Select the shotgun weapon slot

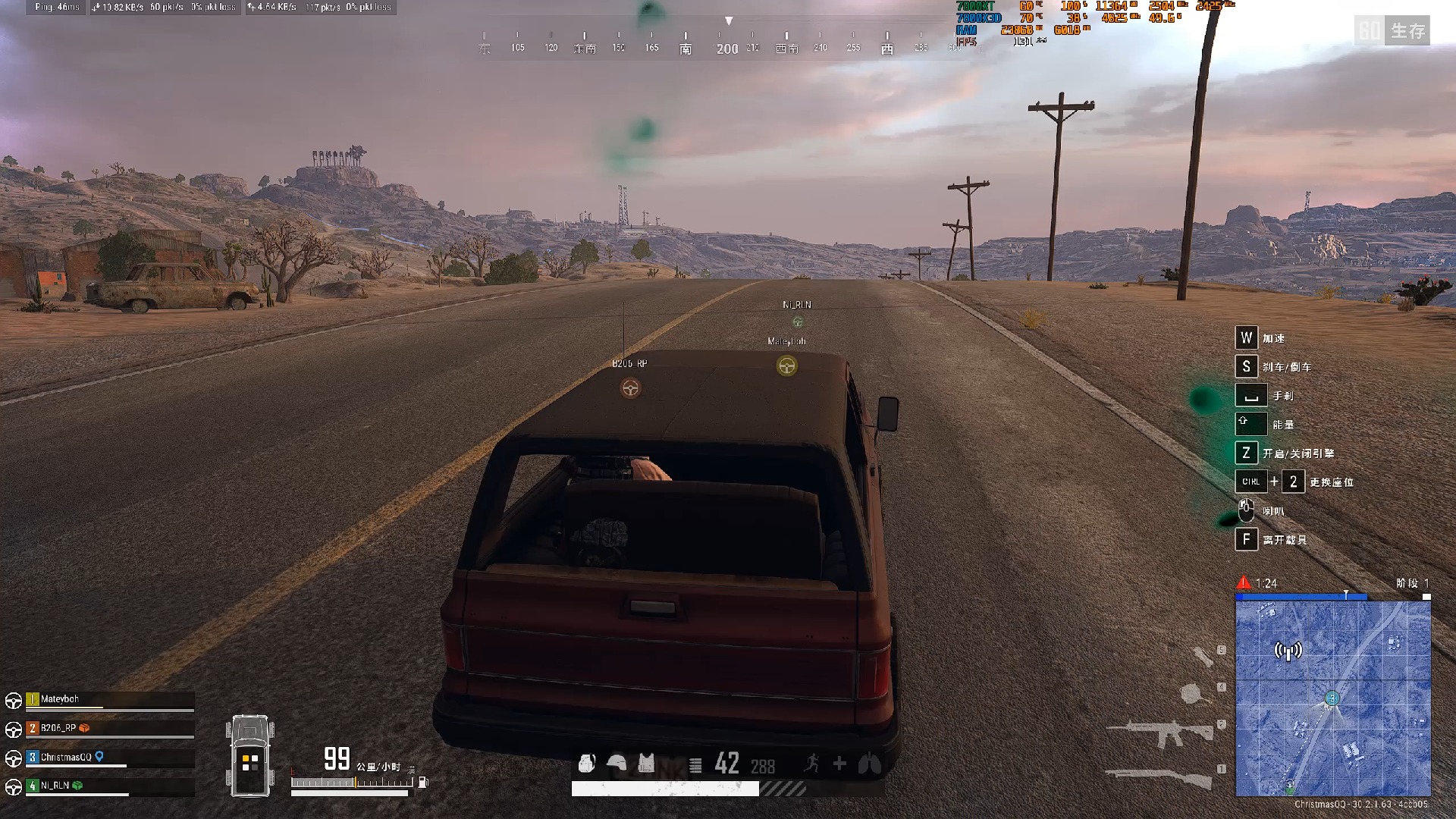[x=1159, y=777]
